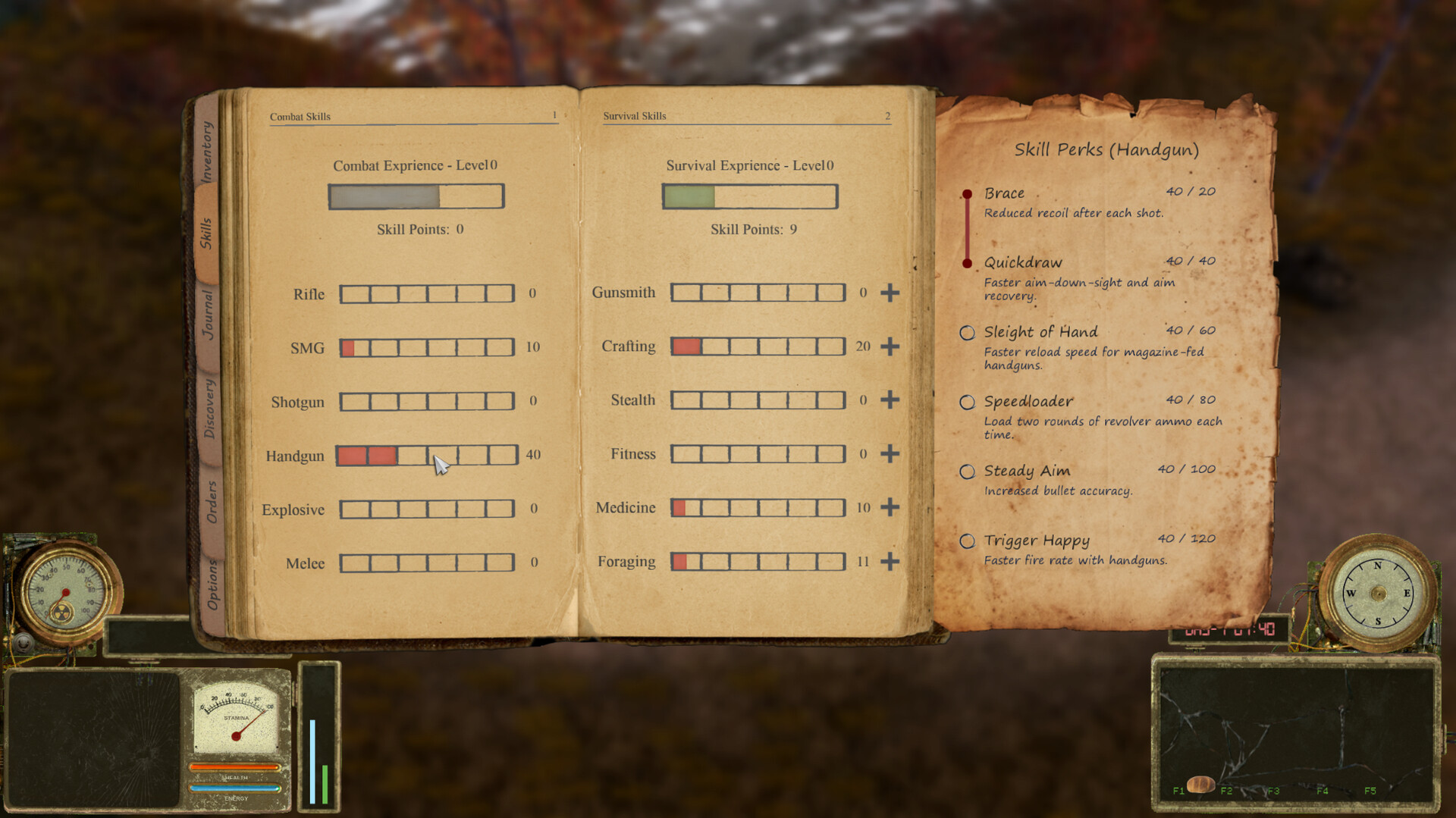The width and height of the screenshot is (1456, 818).
Task: Increase the Stealth skill
Action: (890, 400)
